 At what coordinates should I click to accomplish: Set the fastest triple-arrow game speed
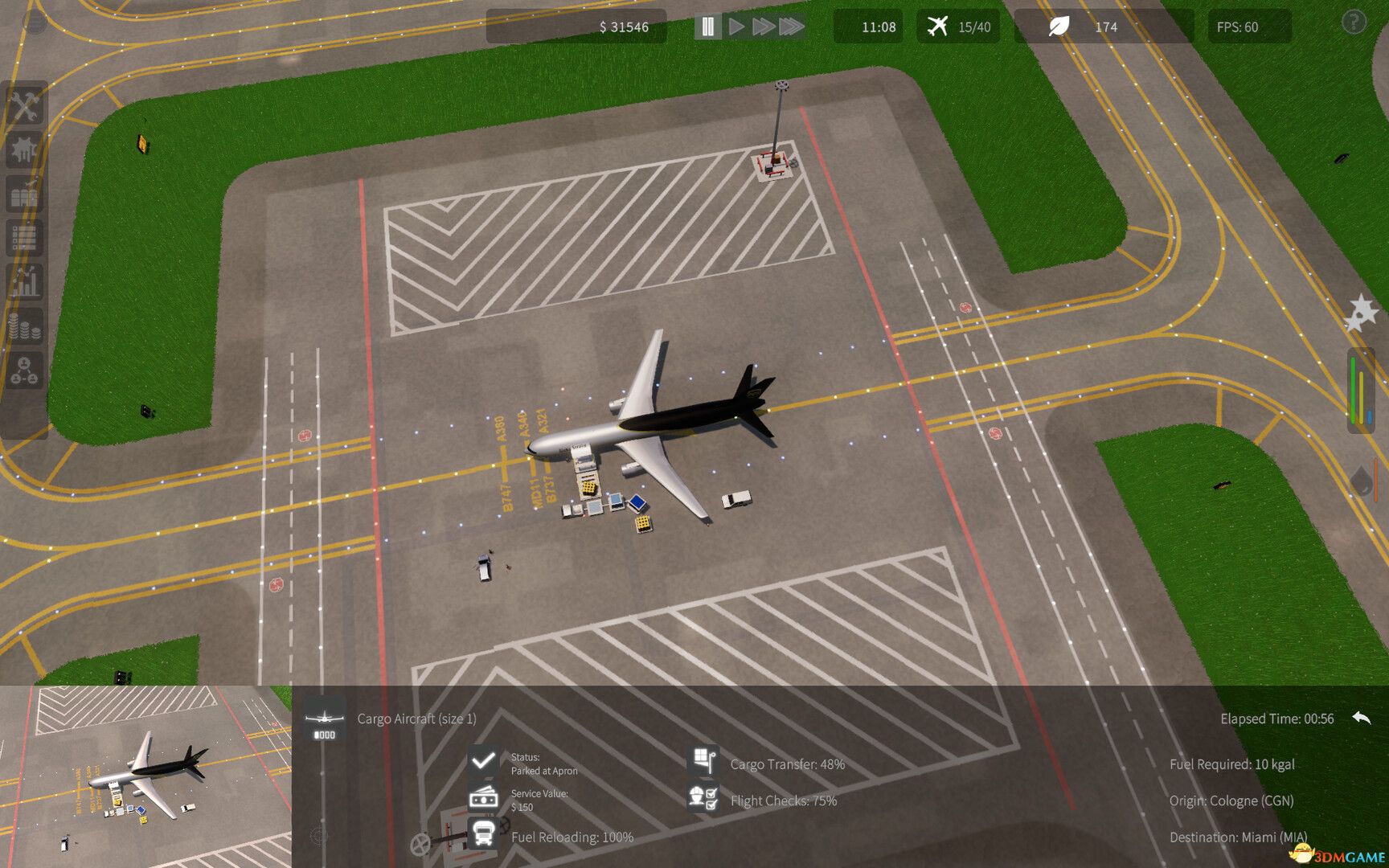(x=792, y=27)
